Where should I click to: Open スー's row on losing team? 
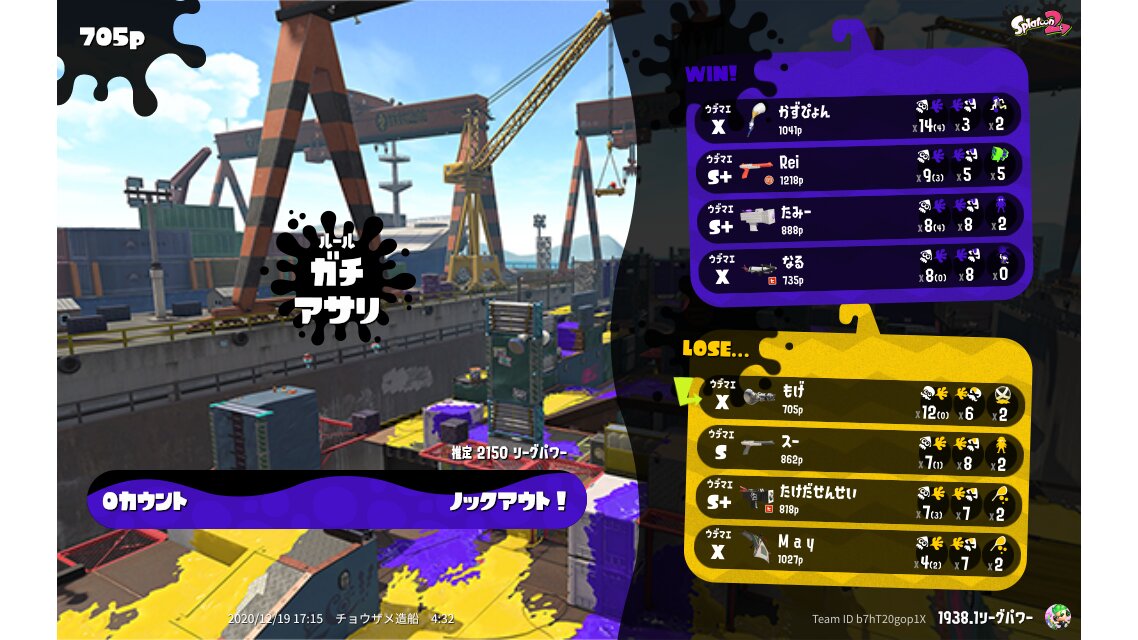pyautogui.click(x=860, y=451)
